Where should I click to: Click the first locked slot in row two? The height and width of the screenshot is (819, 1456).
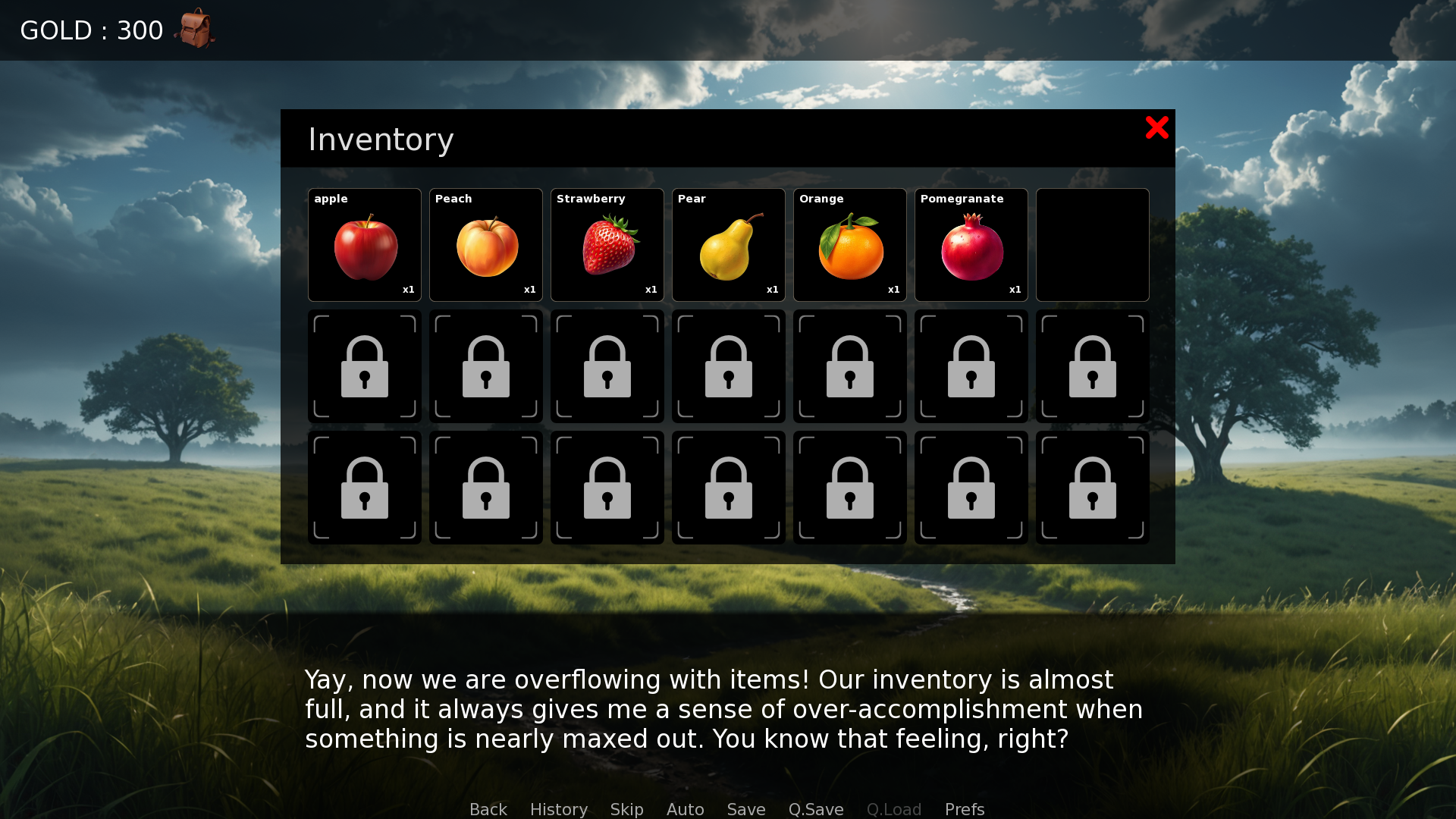tap(364, 366)
